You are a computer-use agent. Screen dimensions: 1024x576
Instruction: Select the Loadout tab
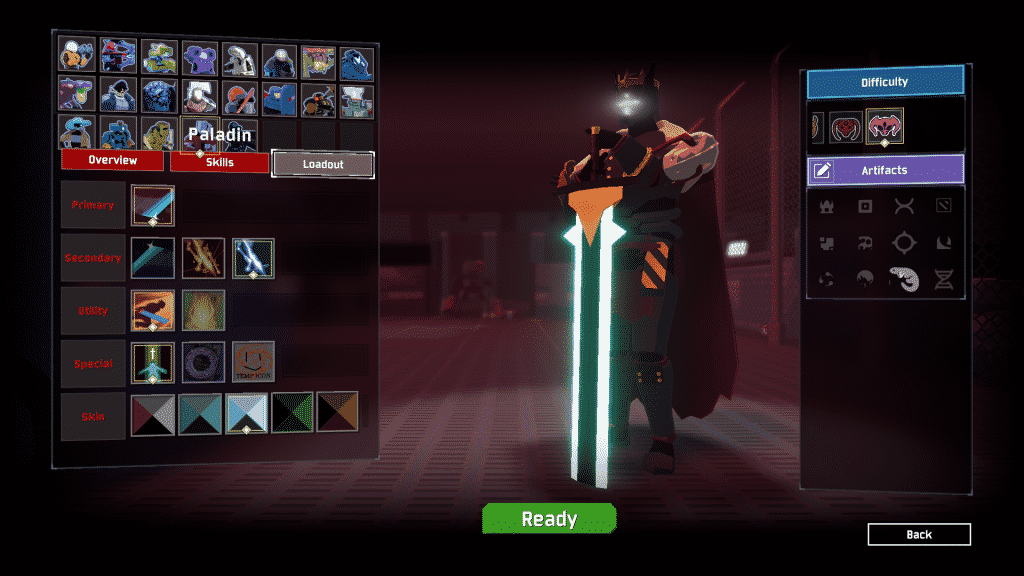click(323, 165)
